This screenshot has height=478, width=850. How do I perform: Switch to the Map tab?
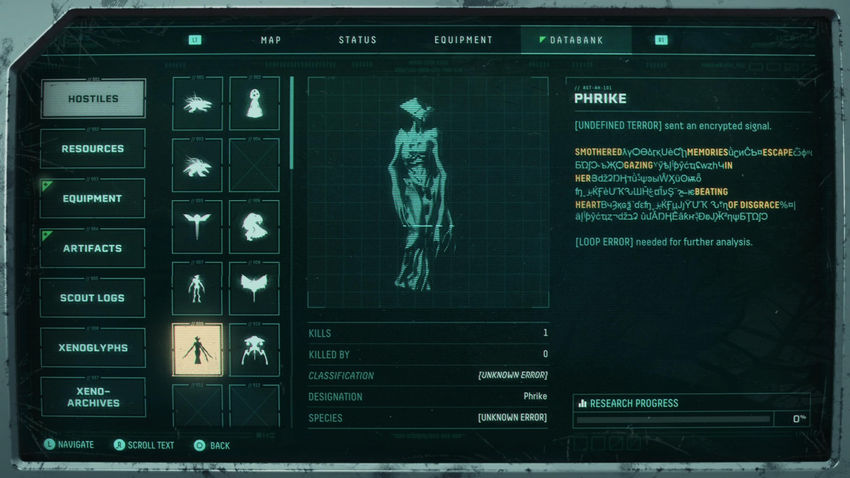click(x=271, y=40)
